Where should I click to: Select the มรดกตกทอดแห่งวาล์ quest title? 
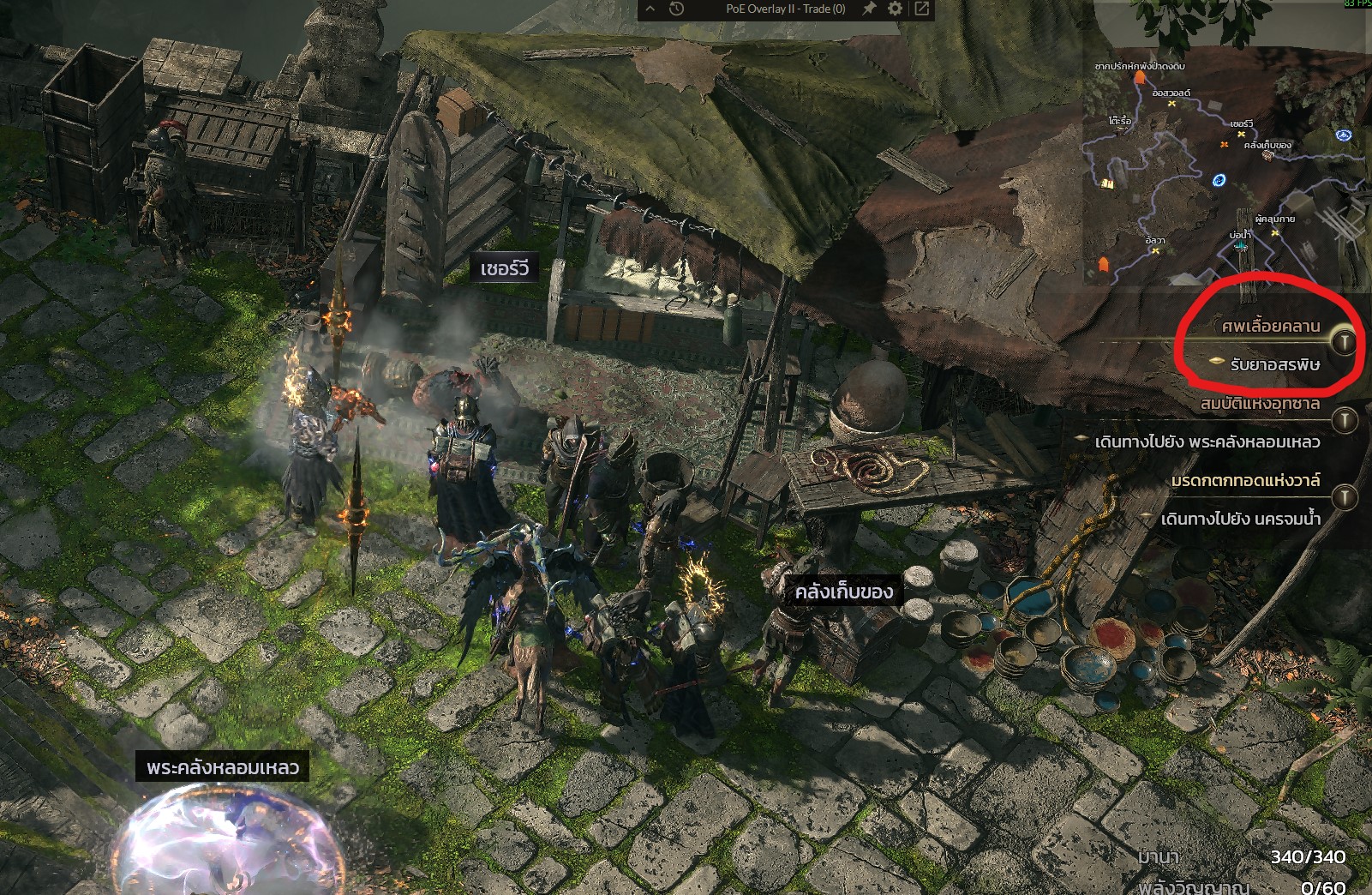1245,480
